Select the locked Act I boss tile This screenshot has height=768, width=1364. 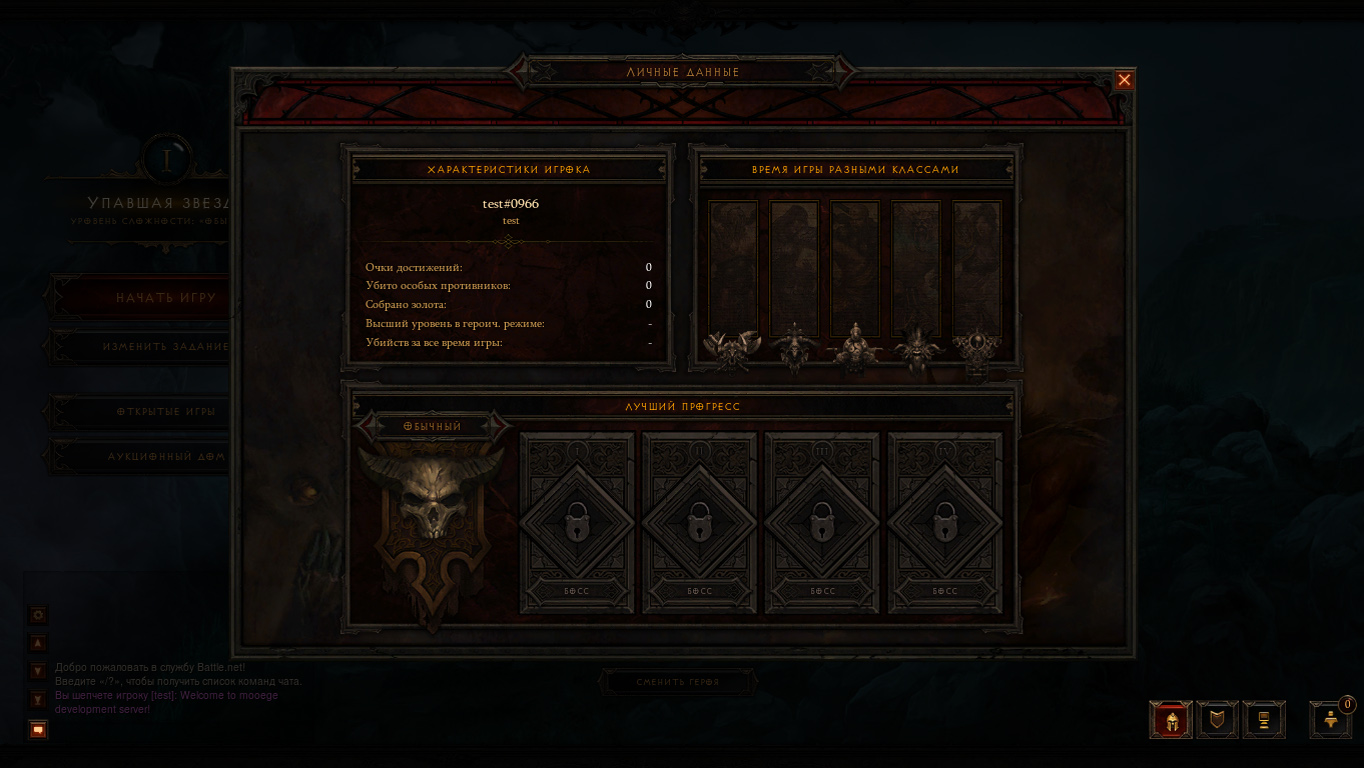tap(577, 522)
